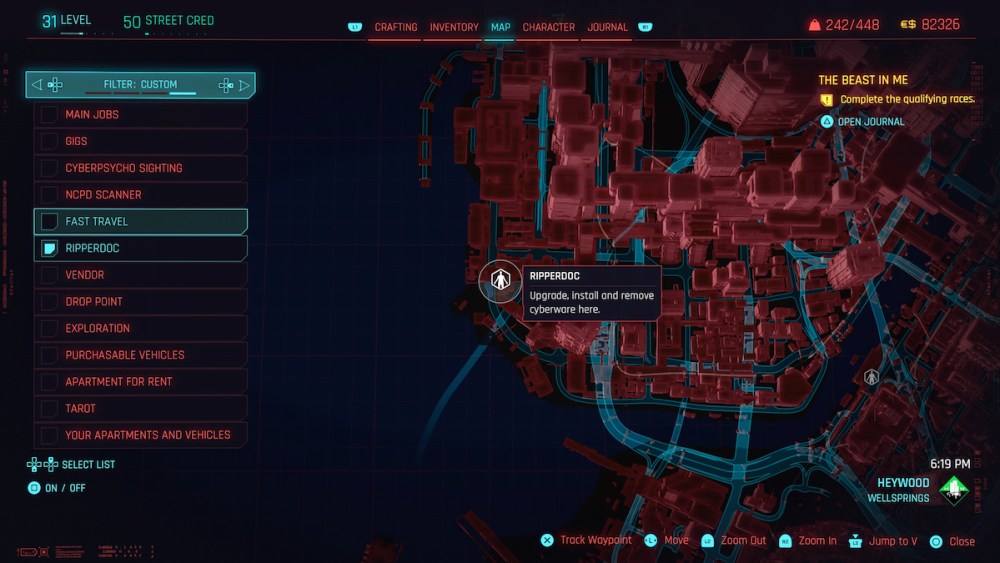Show Apartment For Rent markers

tap(49, 382)
